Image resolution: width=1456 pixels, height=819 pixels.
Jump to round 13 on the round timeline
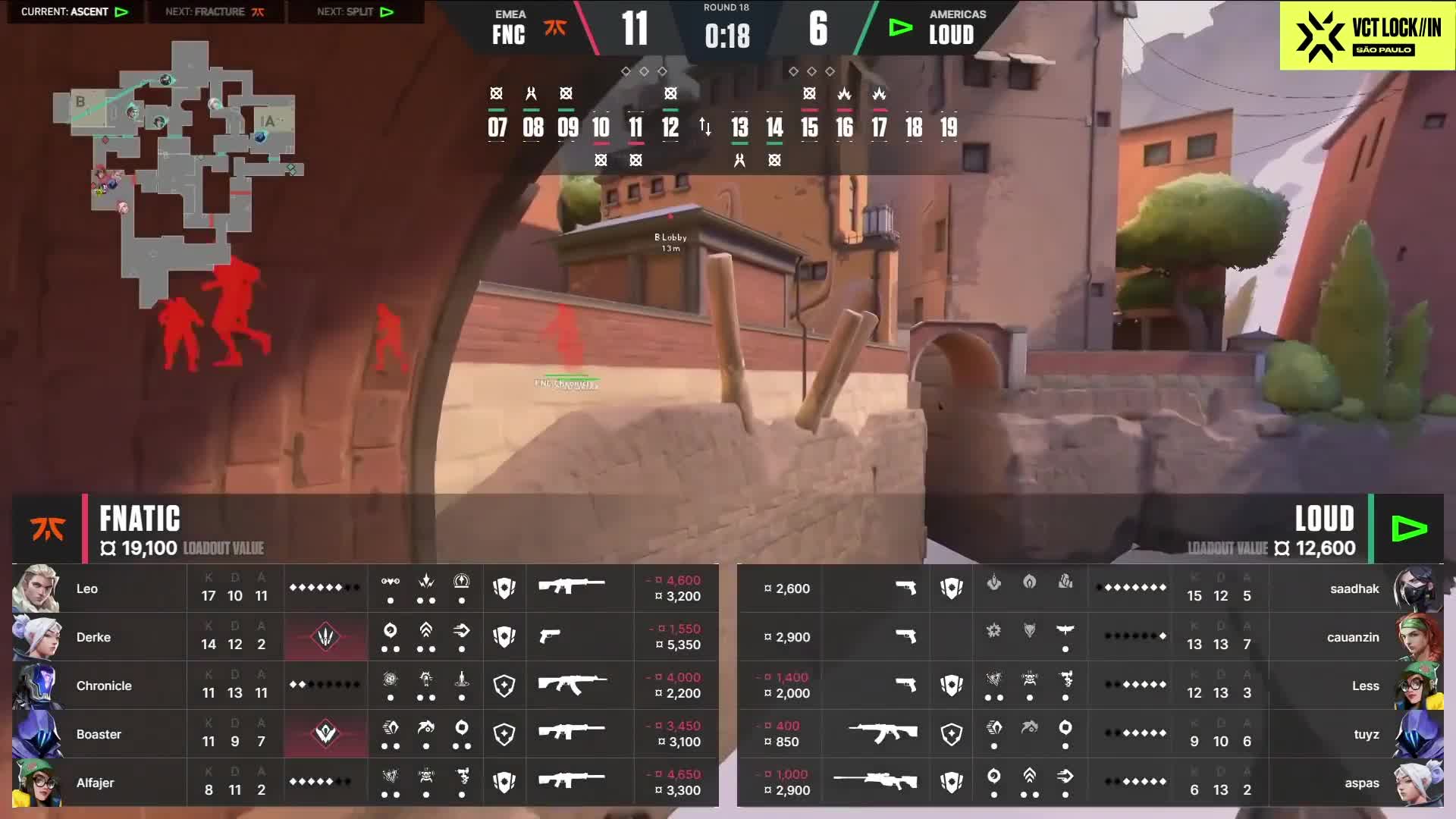[x=739, y=127]
